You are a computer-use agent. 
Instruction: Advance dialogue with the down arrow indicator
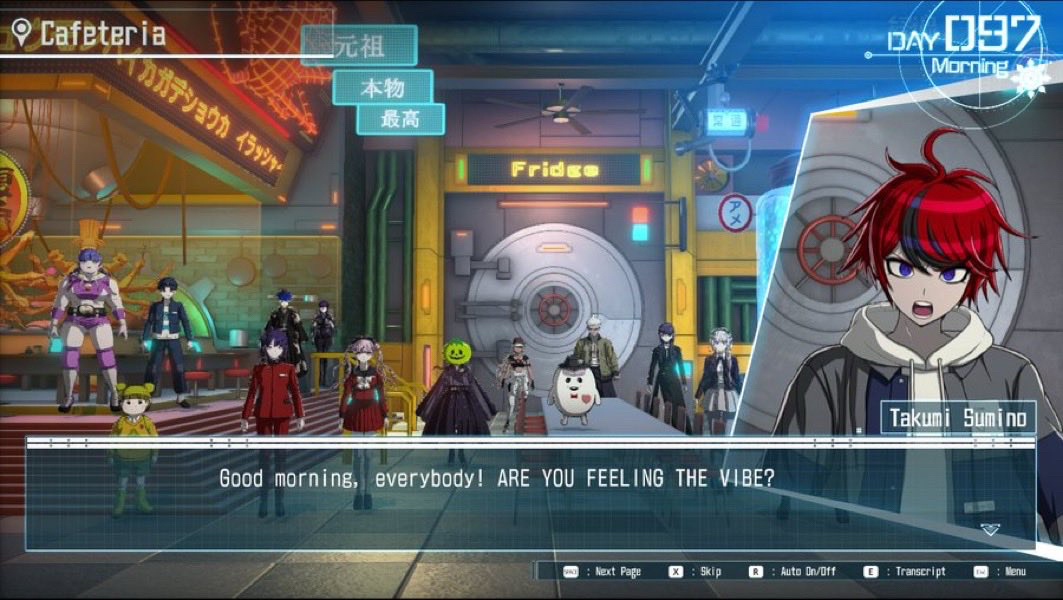pyautogui.click(x=989, y=530)
